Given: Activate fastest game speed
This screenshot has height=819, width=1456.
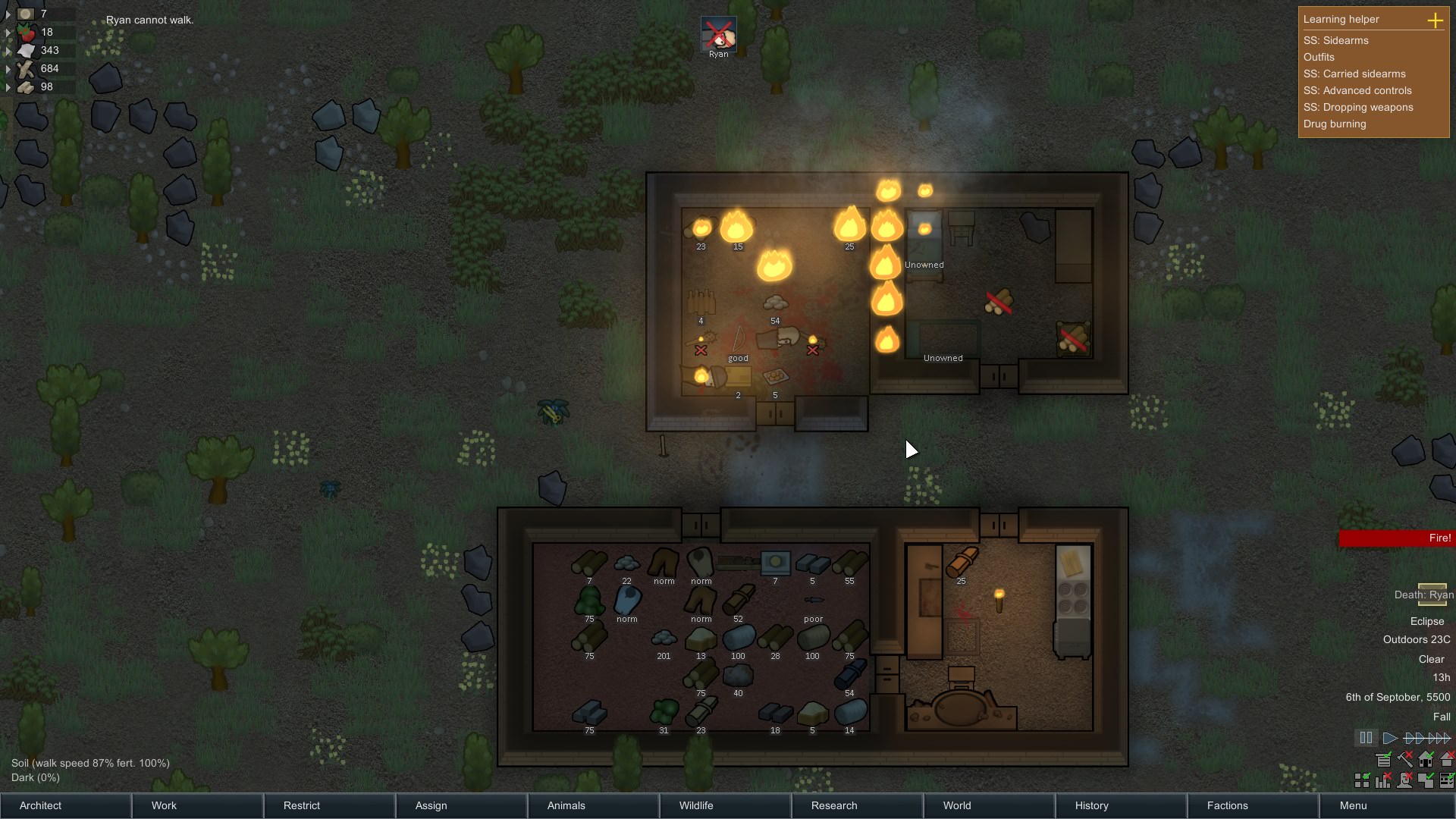Looking at the screenshot, I should (x=1439, y=738).
